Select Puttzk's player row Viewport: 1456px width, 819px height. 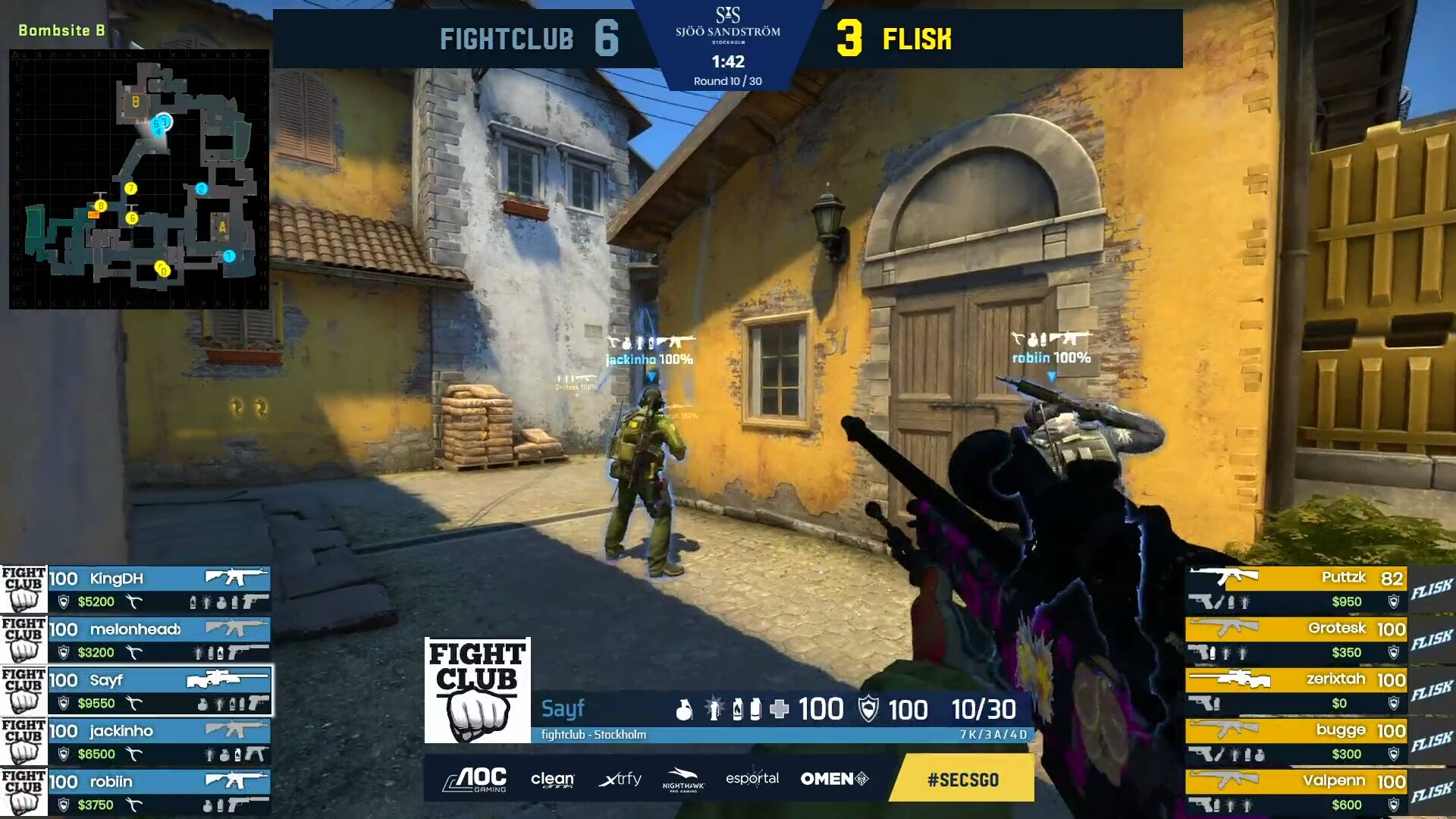pyautogui.click(x=1297, y=589)
